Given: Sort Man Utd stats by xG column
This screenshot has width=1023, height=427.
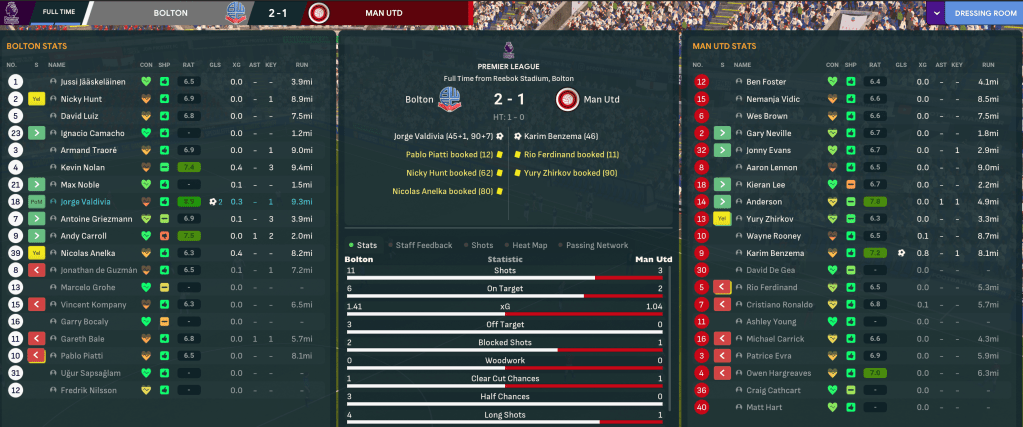Looking at the screenshot, I should click(922, 64).
